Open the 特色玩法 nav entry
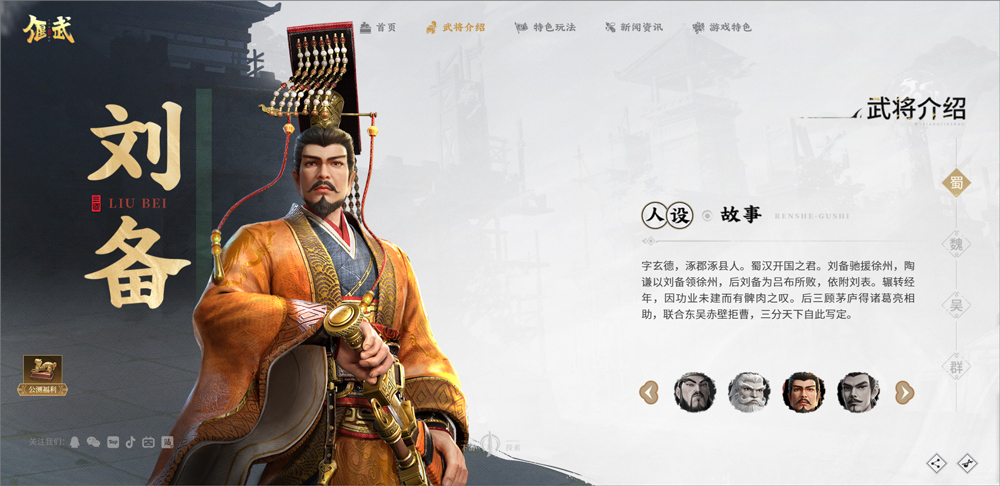 point(546,27)
